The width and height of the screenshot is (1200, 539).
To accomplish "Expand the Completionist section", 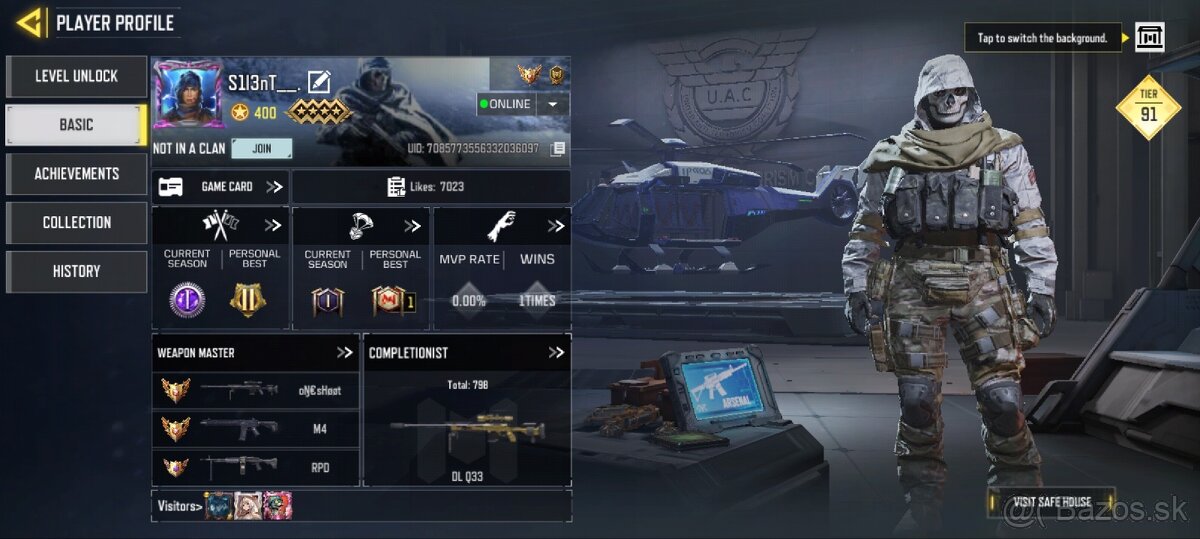I will [x=556, y=353].
